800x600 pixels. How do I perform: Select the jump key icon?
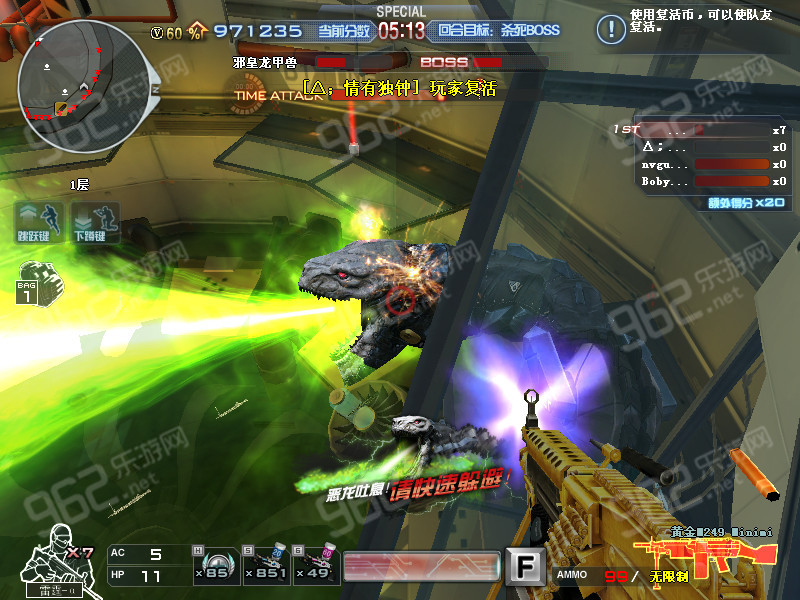[x=39, y=223]
